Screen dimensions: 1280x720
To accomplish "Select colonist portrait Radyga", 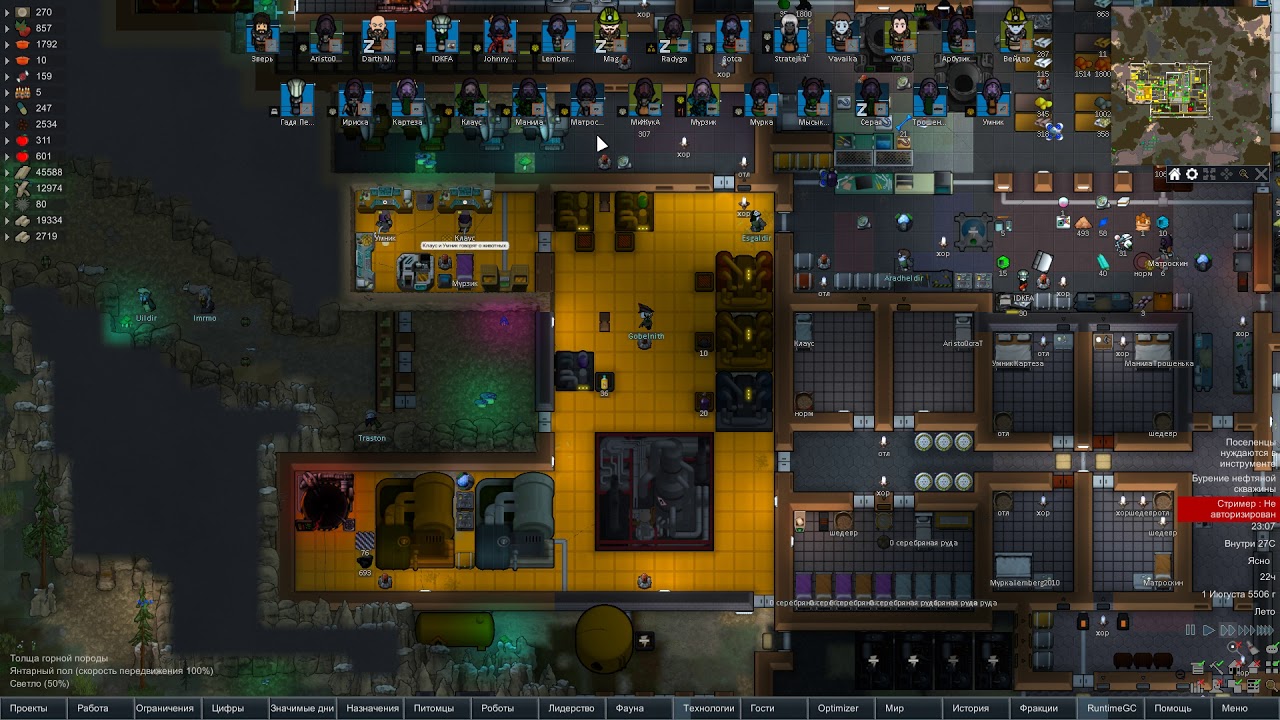I will (674, 36).
